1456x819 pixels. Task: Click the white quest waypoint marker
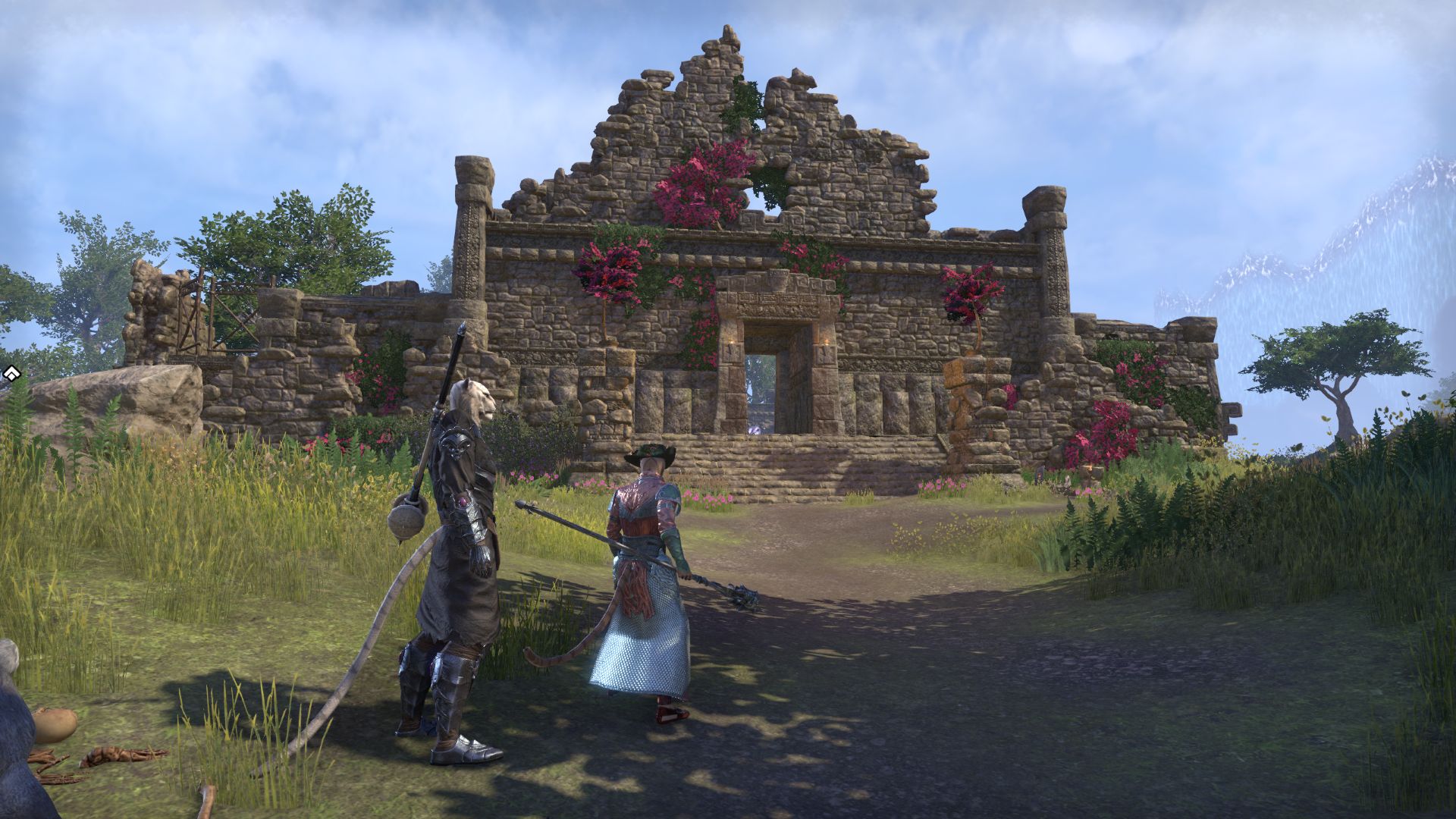pos(11,373)
